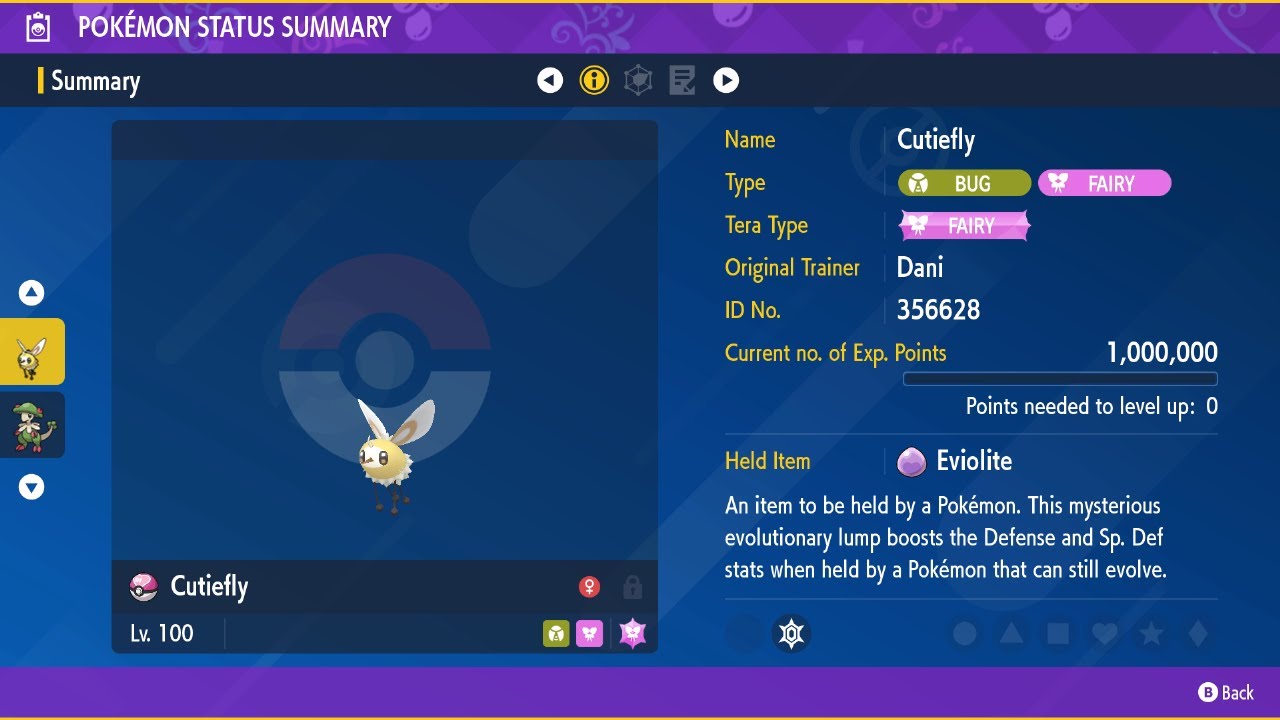1280x720 pixels.
Task: Select the Fairy Tera crystal badge
Action: point(963,225)
